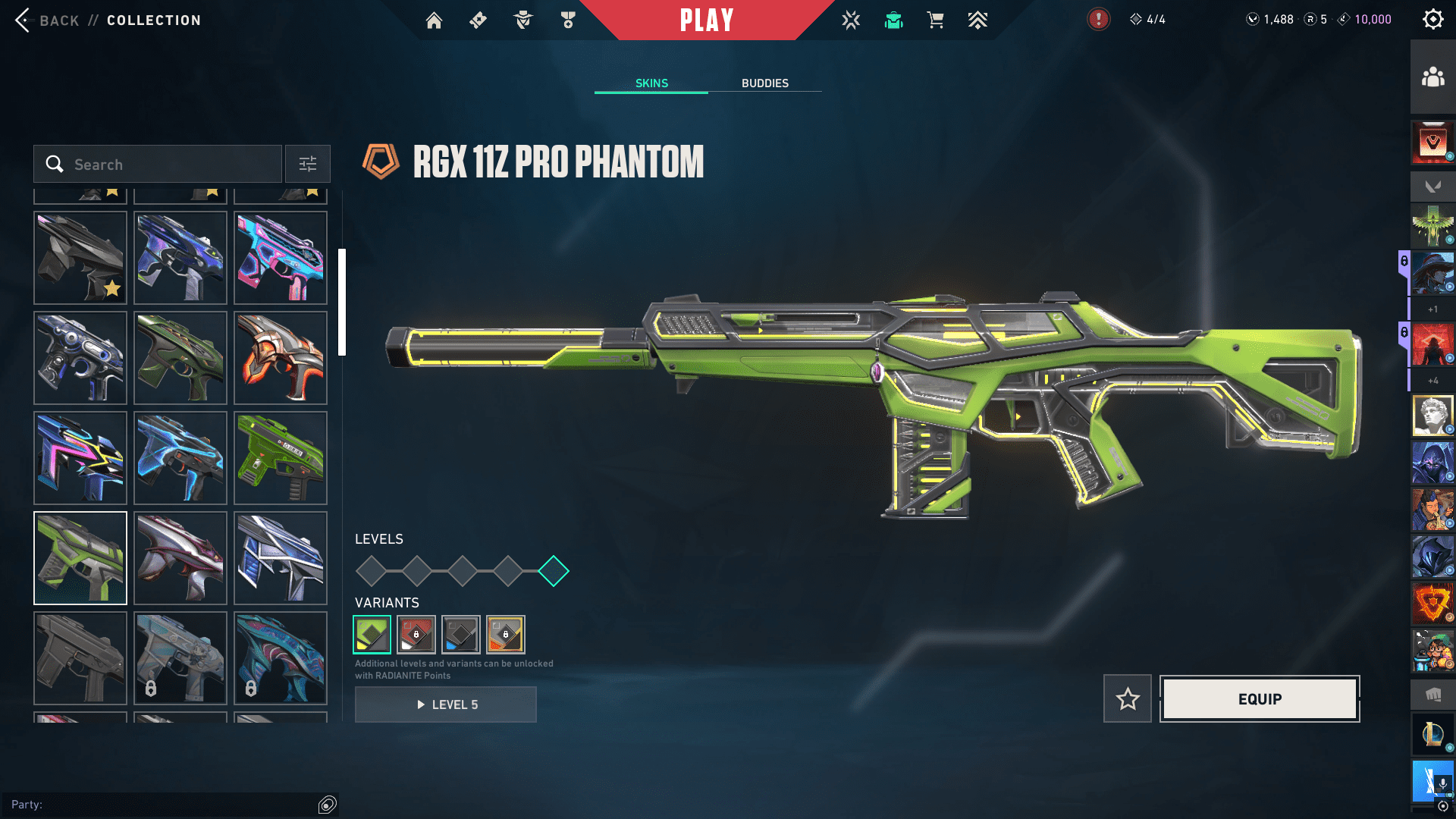The height and width of the screenshot is (819, 1456).
Task: Open the skin filter options button
Action: pos(308,165)
